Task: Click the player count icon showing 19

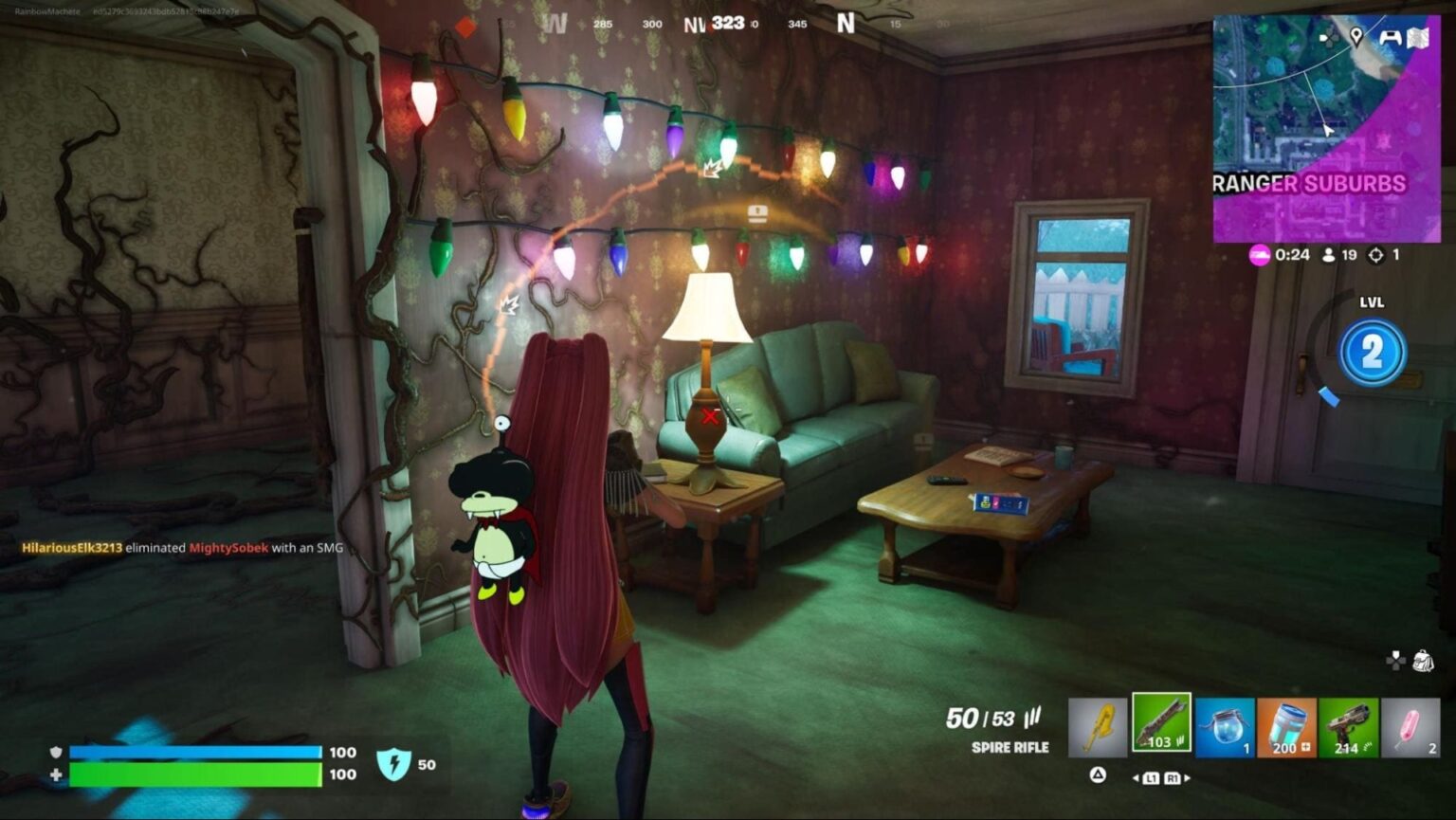Action: pyautogui.click(x=1327, y=255)
